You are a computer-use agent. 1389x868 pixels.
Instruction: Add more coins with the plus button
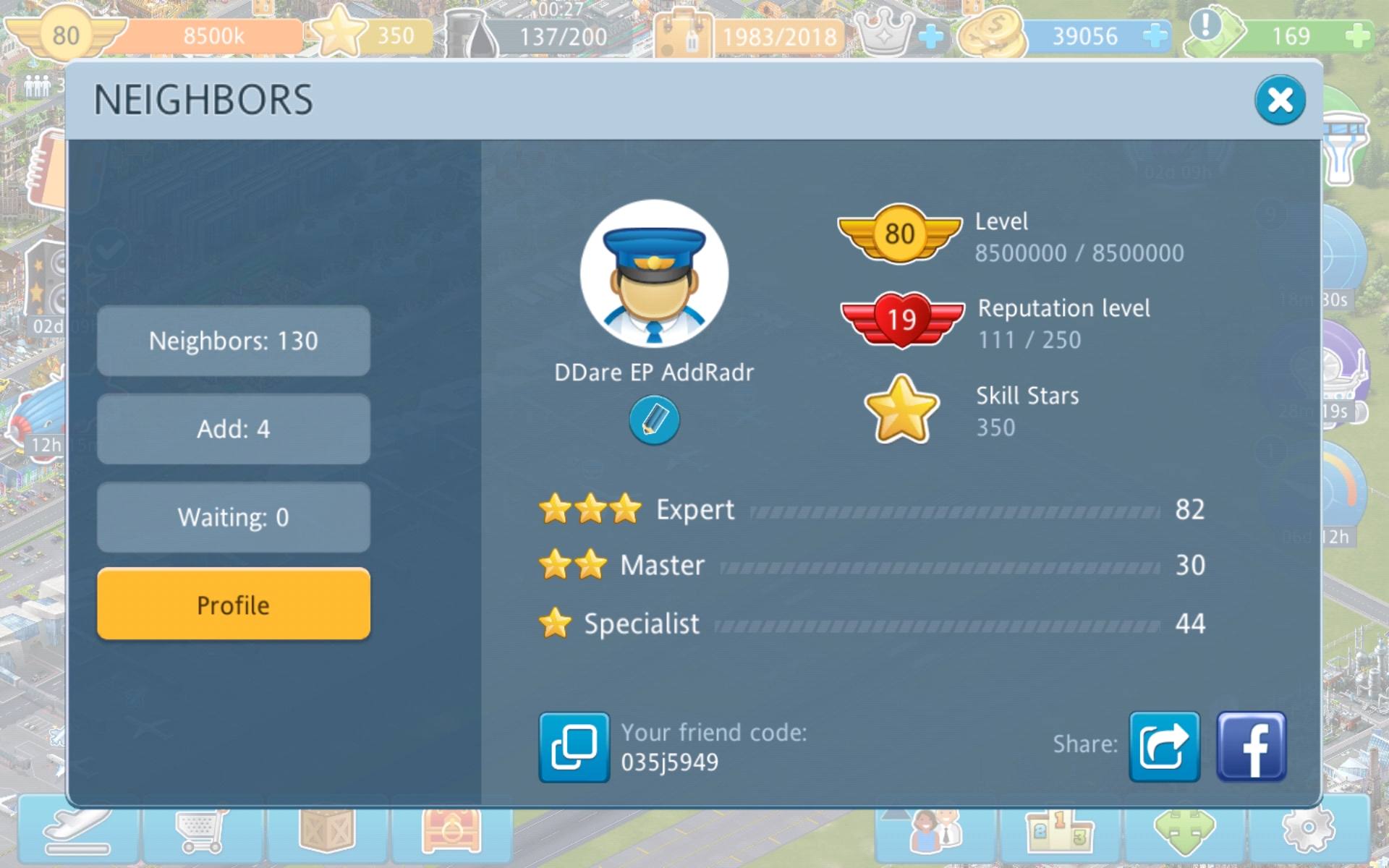(x=1155, y=35)
